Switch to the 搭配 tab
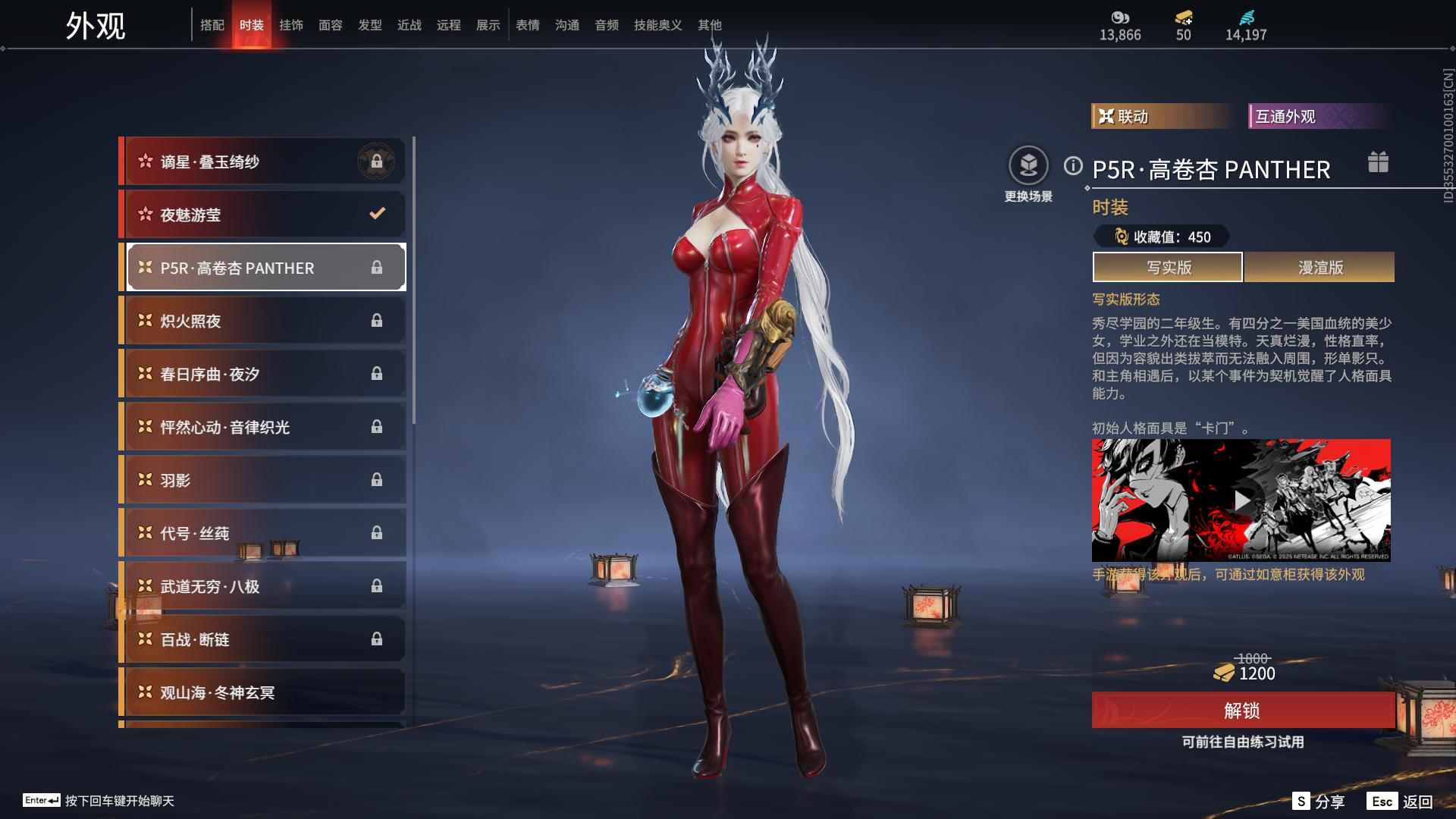This screenshot has height=819, width=1456. (212, 25)
